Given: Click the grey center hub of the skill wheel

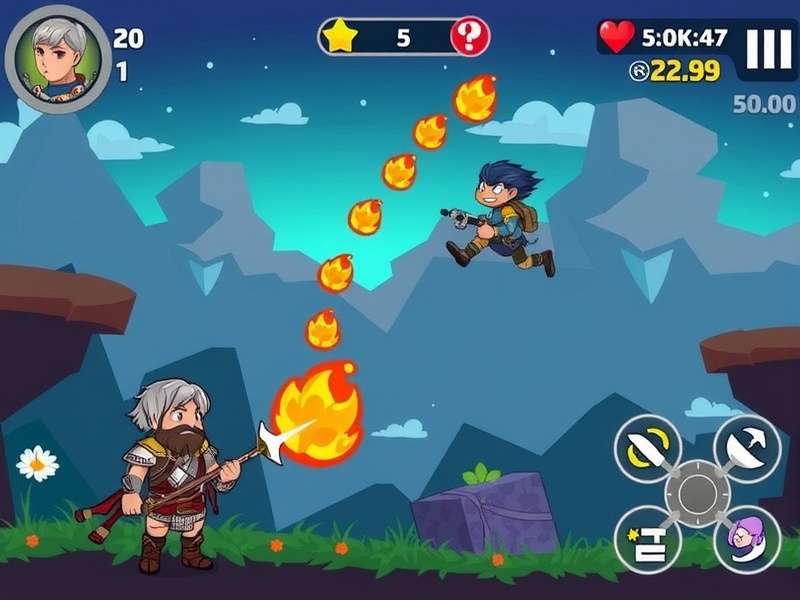Looking at the screenshot, I should pyautogui.click(x=697, y=494).
